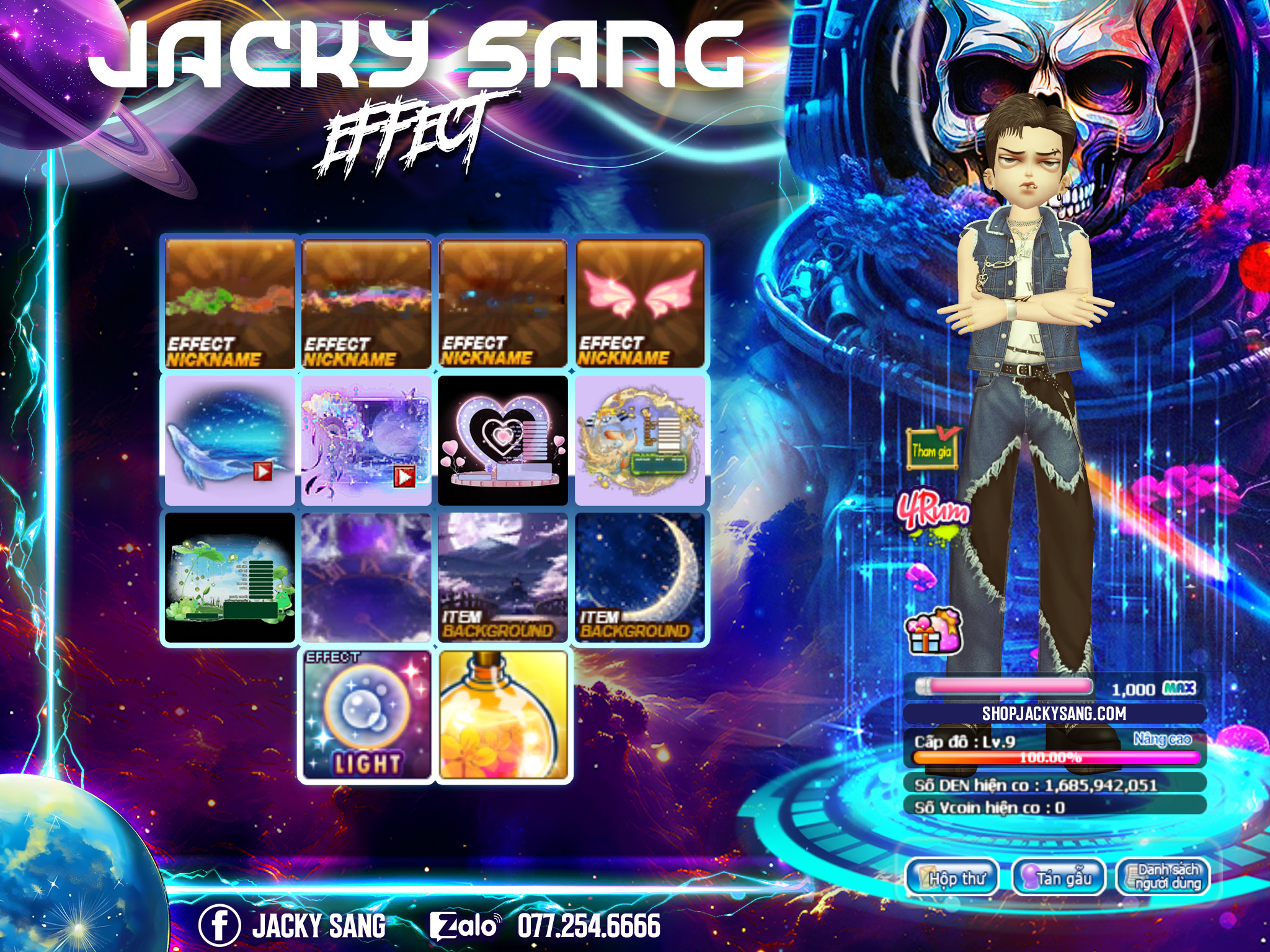Show the Danh sách người dùng list
This screenshot has width=1270, height=952.
(1163, 876)
